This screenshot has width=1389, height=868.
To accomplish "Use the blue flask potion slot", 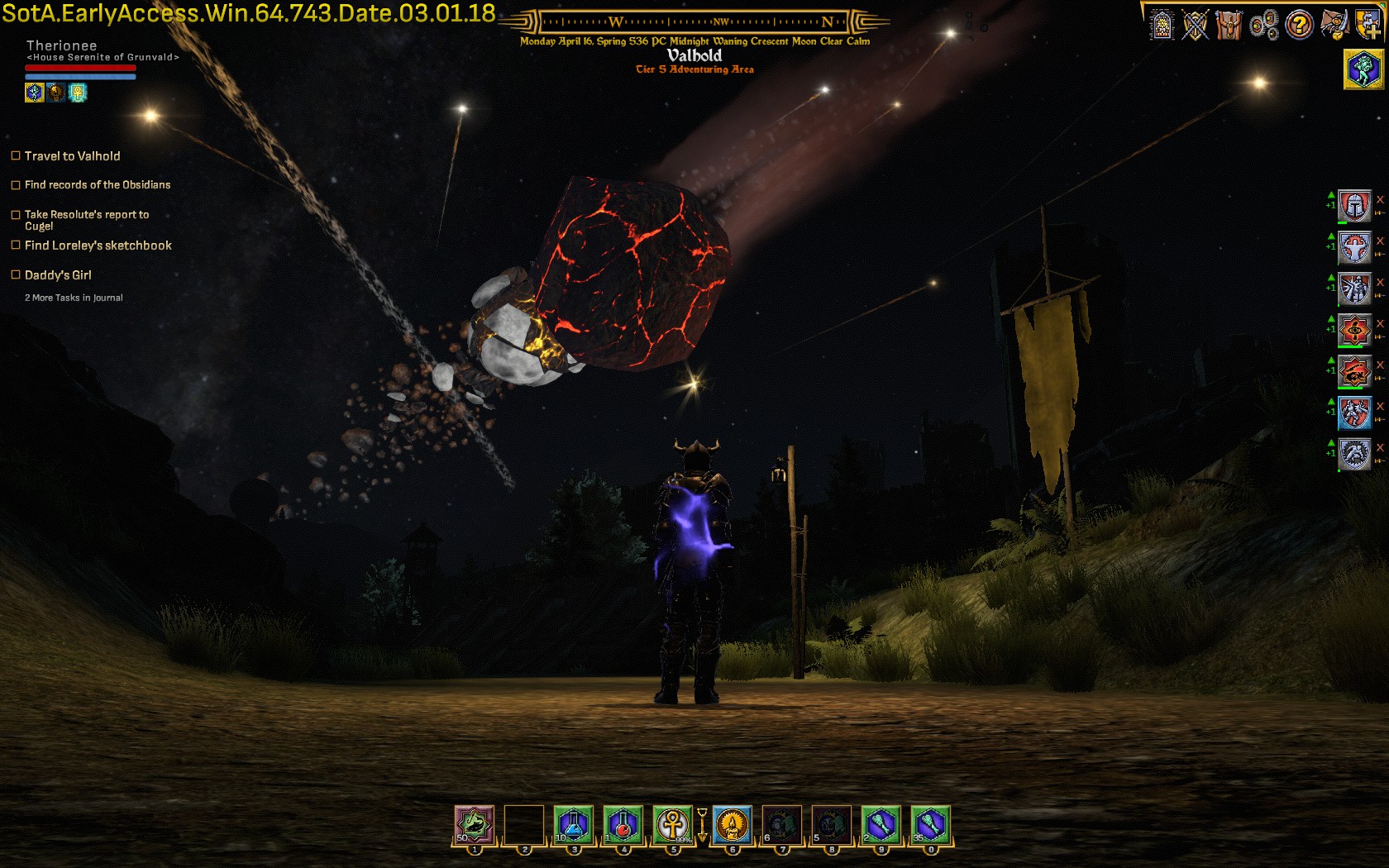I will 574,825.
